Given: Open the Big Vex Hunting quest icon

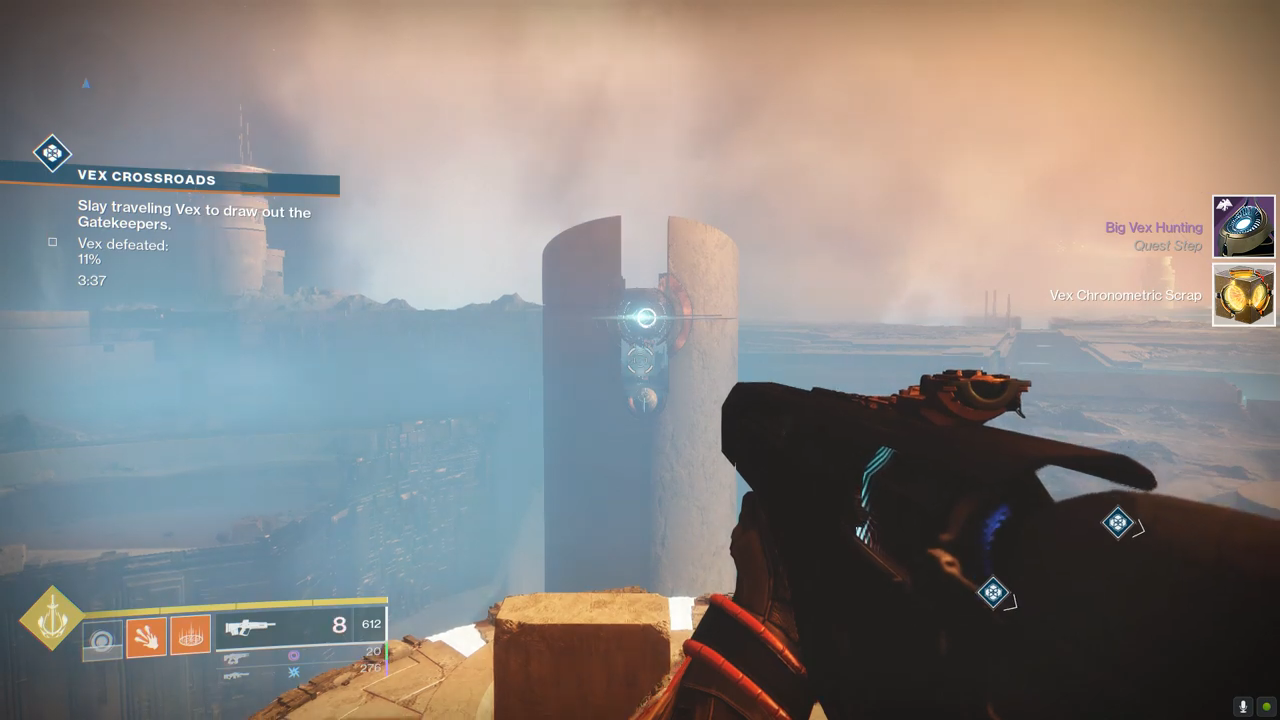Looking at the screenshot, I should (1244, 227).
